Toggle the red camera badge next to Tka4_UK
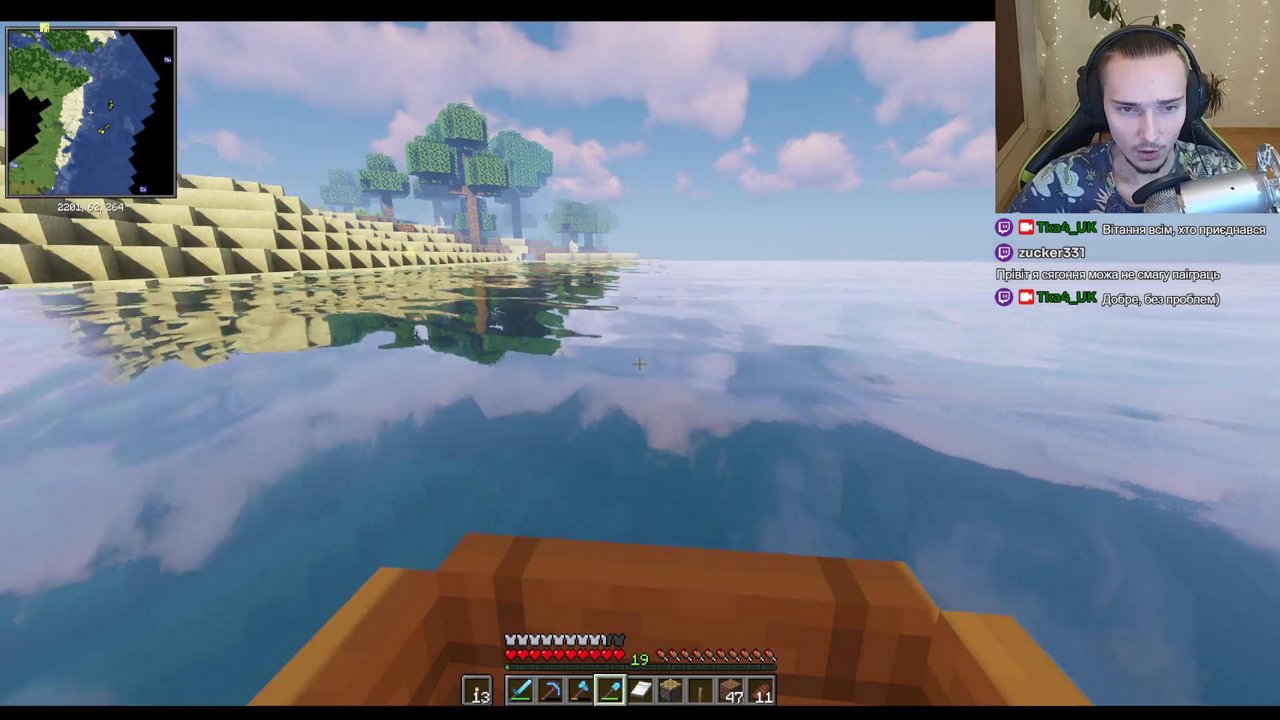1280x720 pixels. click(x=1026, y=228)
